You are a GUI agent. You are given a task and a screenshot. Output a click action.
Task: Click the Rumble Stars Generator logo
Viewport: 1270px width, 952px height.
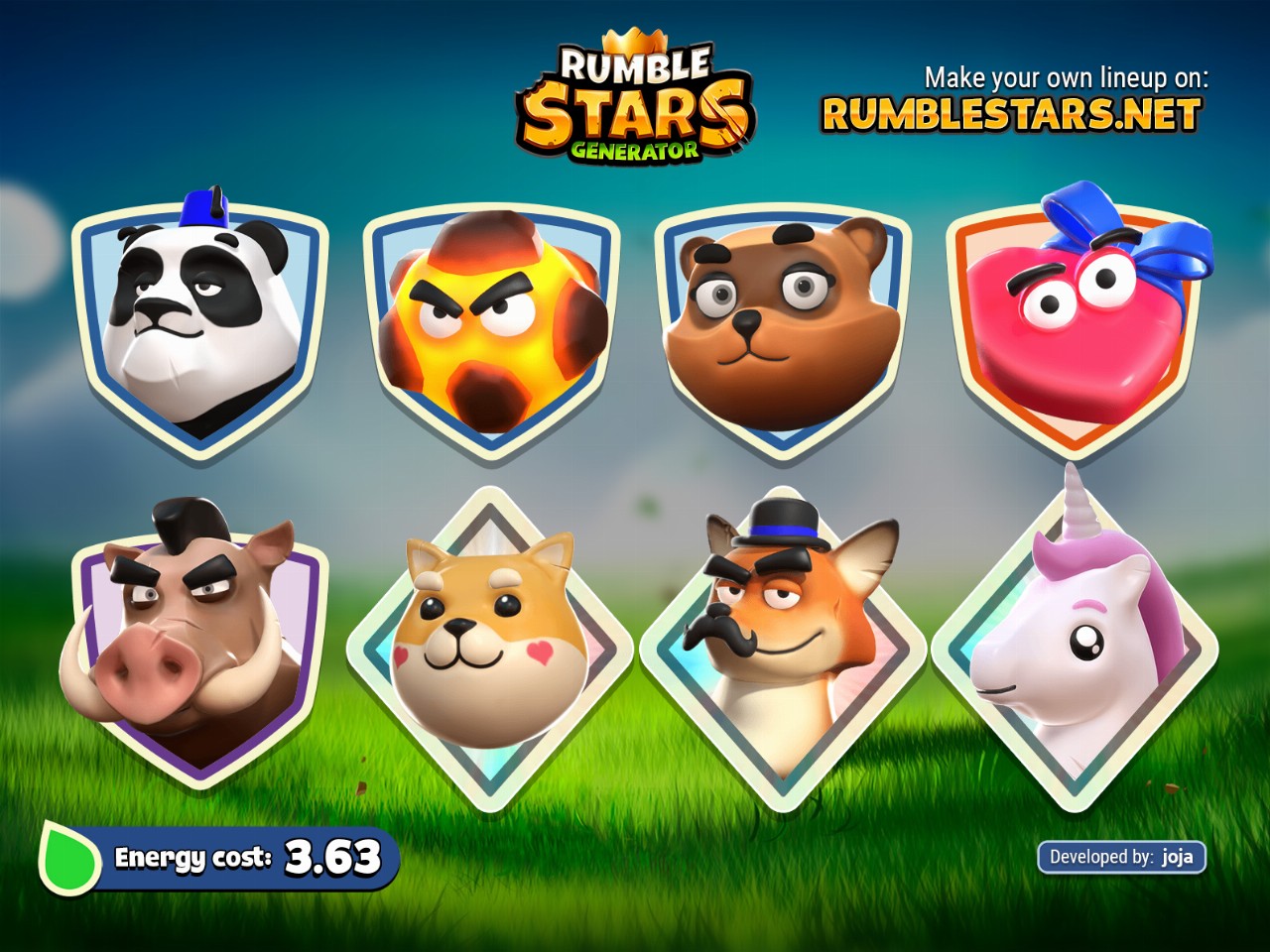pyautogui.click(x=635, y=104)
